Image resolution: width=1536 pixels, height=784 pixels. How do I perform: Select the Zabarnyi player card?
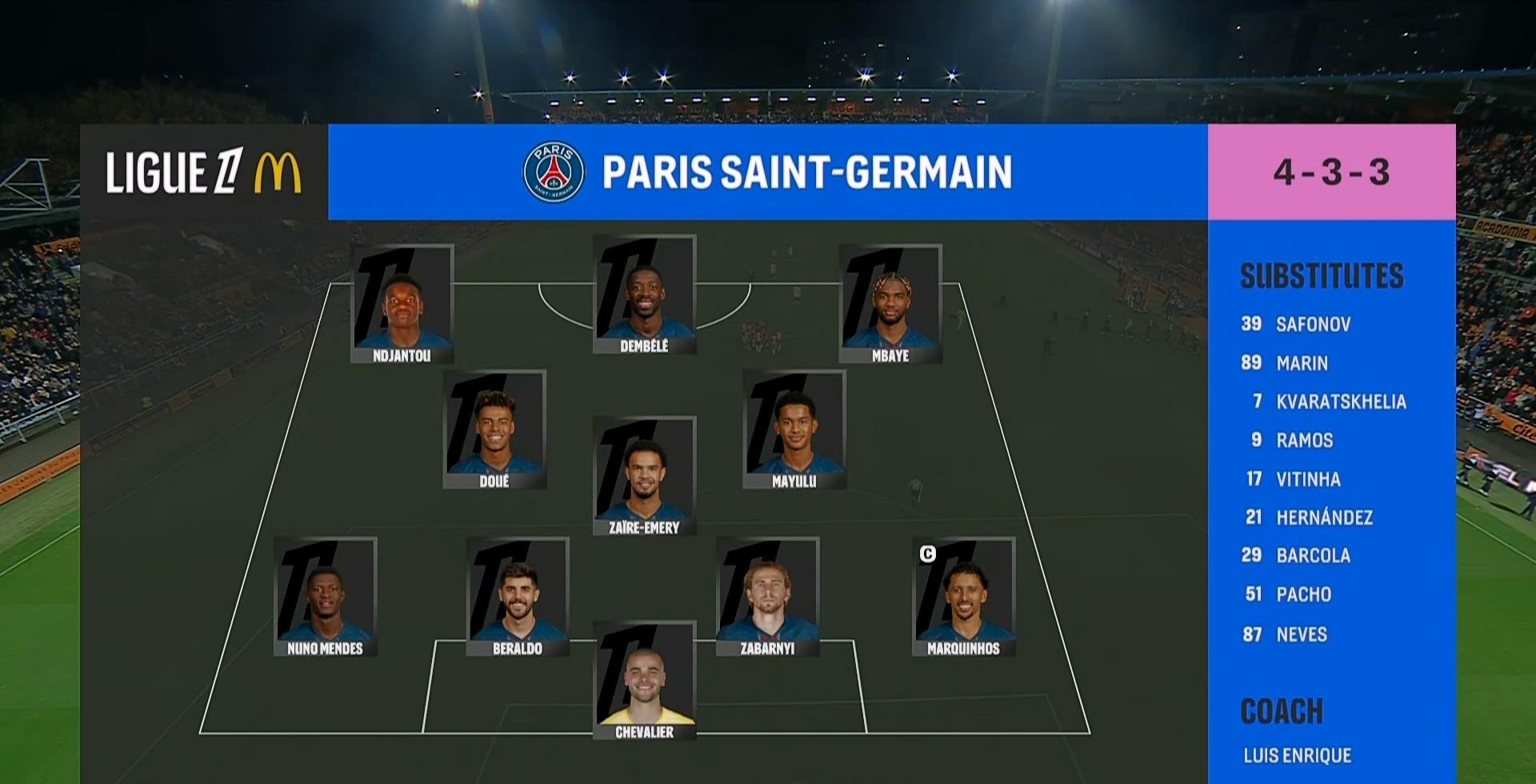coord(767,597)
